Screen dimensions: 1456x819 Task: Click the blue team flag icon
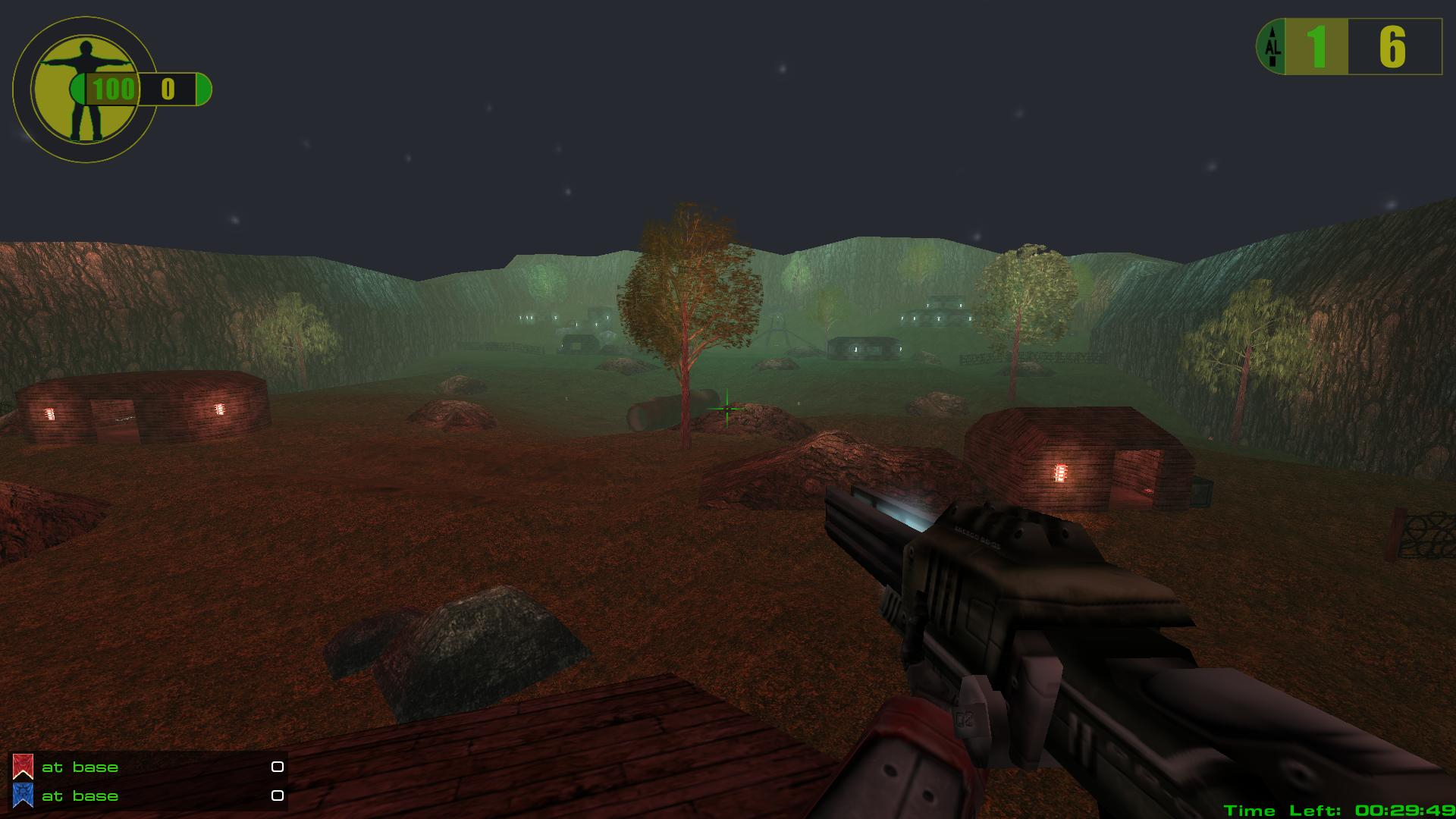pyautogui.click(x=23, y=795)
